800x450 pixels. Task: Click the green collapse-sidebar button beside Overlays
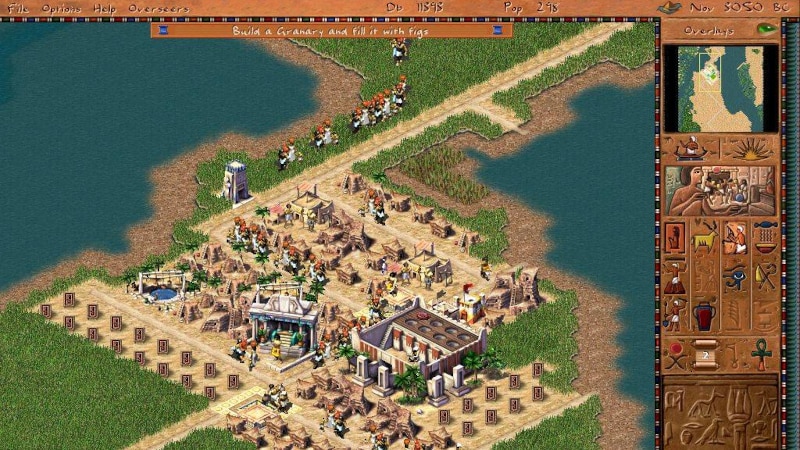point(767,29)
